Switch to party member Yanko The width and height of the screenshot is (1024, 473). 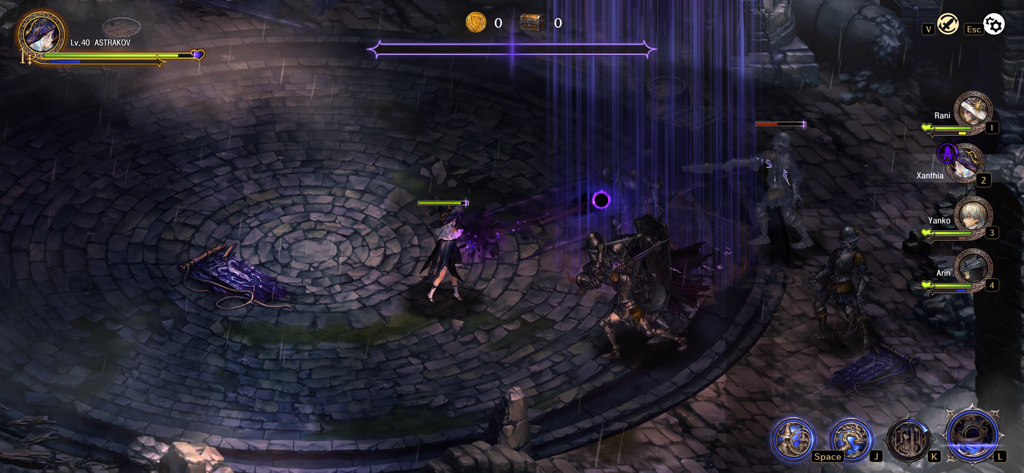point(971,217)
